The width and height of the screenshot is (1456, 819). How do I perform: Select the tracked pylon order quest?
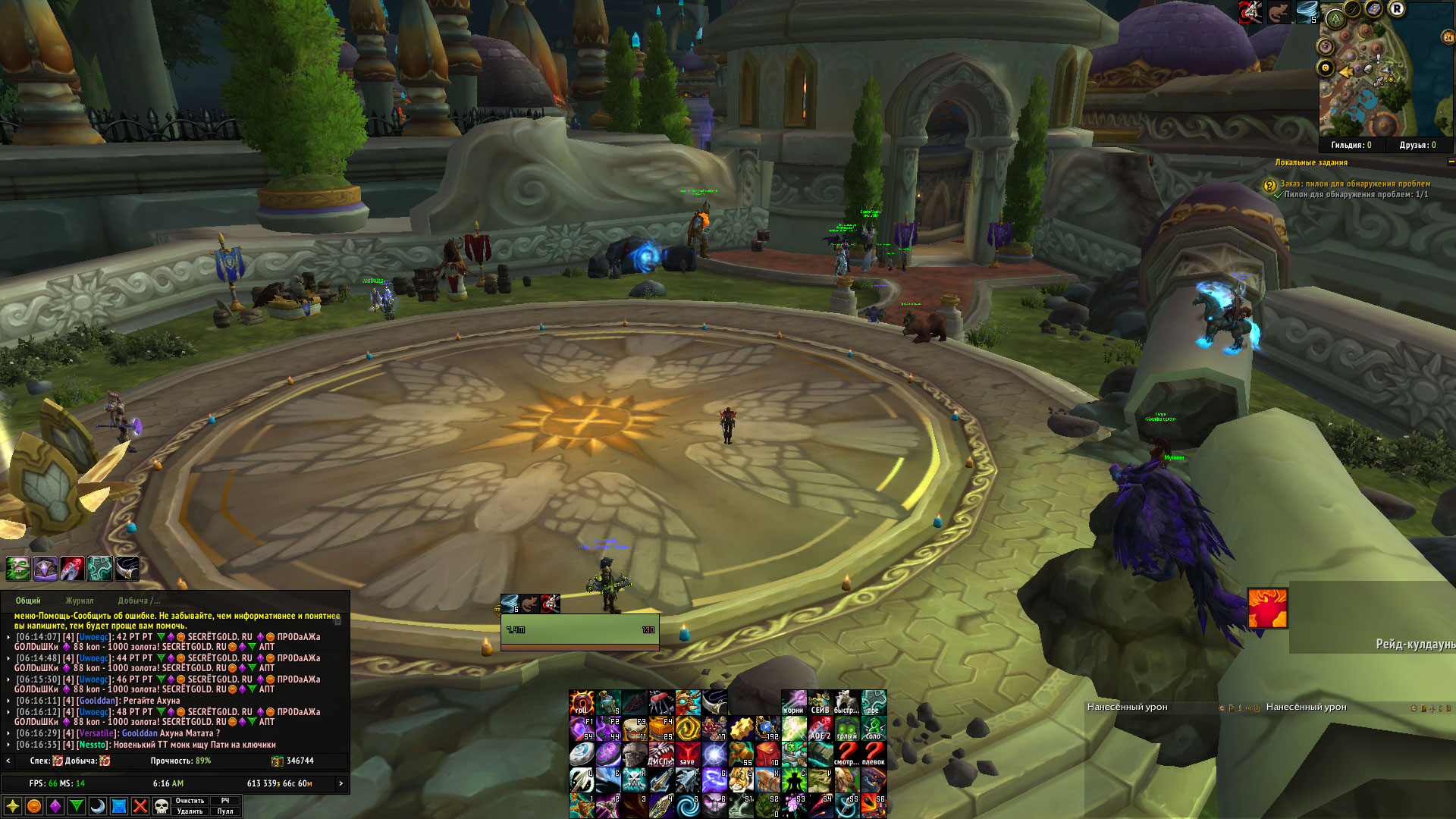tap(1354, 184)
